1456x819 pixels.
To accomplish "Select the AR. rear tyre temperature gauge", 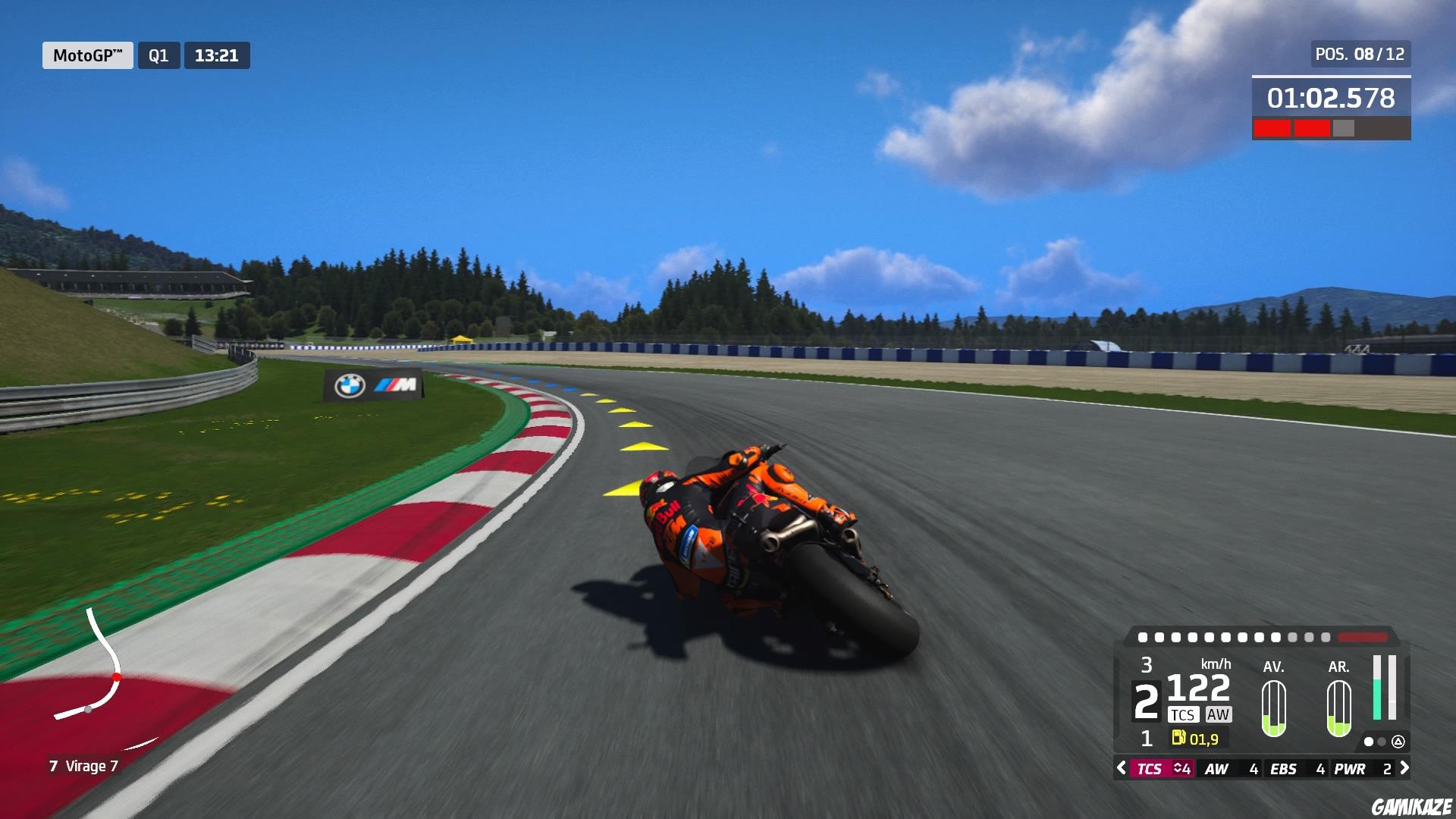I will pos(1338,709).
